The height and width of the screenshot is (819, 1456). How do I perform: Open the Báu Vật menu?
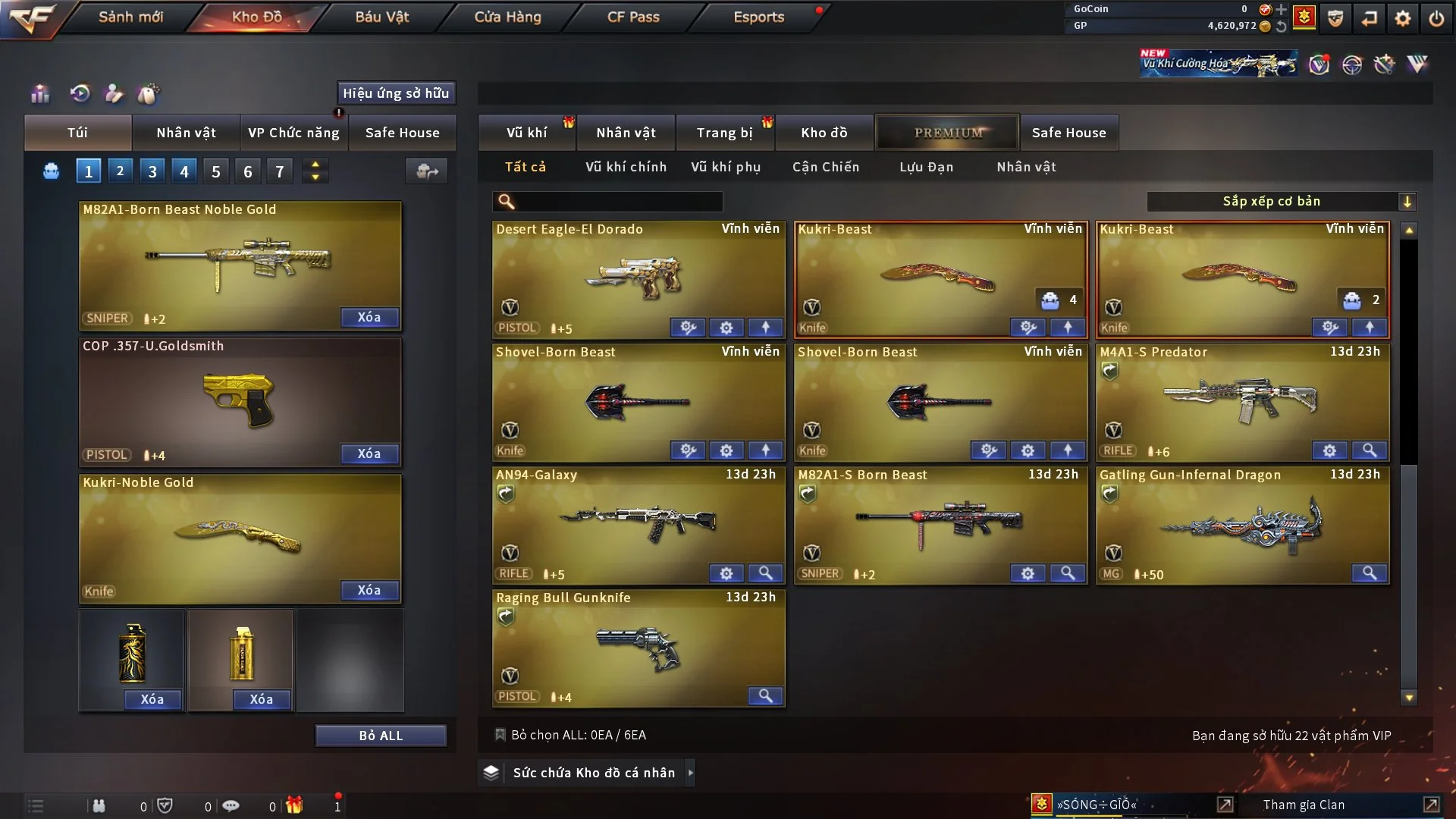click(x=382, y=17)
